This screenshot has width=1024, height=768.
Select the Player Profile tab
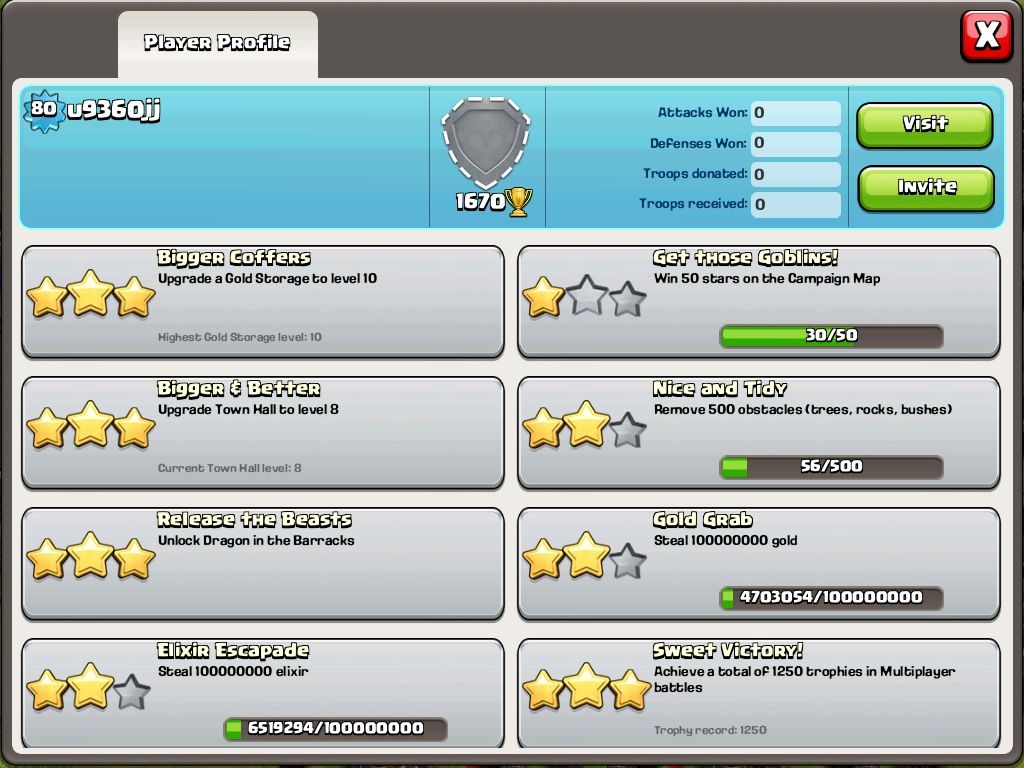click(x=217, y=43)
